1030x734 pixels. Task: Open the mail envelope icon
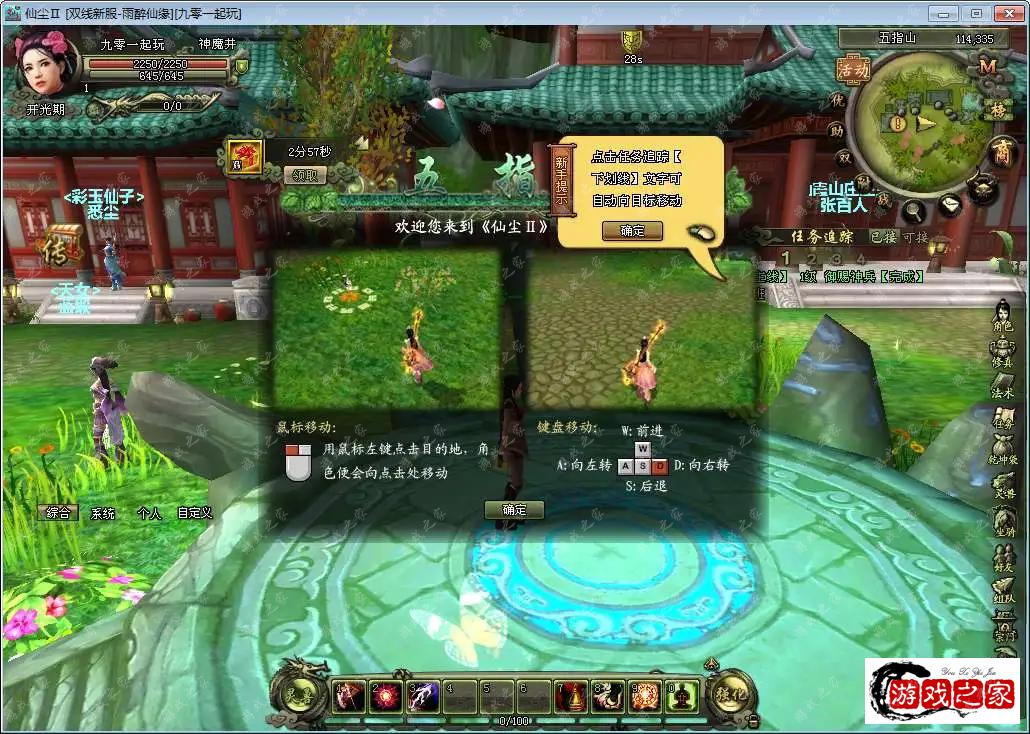point(950,204)
